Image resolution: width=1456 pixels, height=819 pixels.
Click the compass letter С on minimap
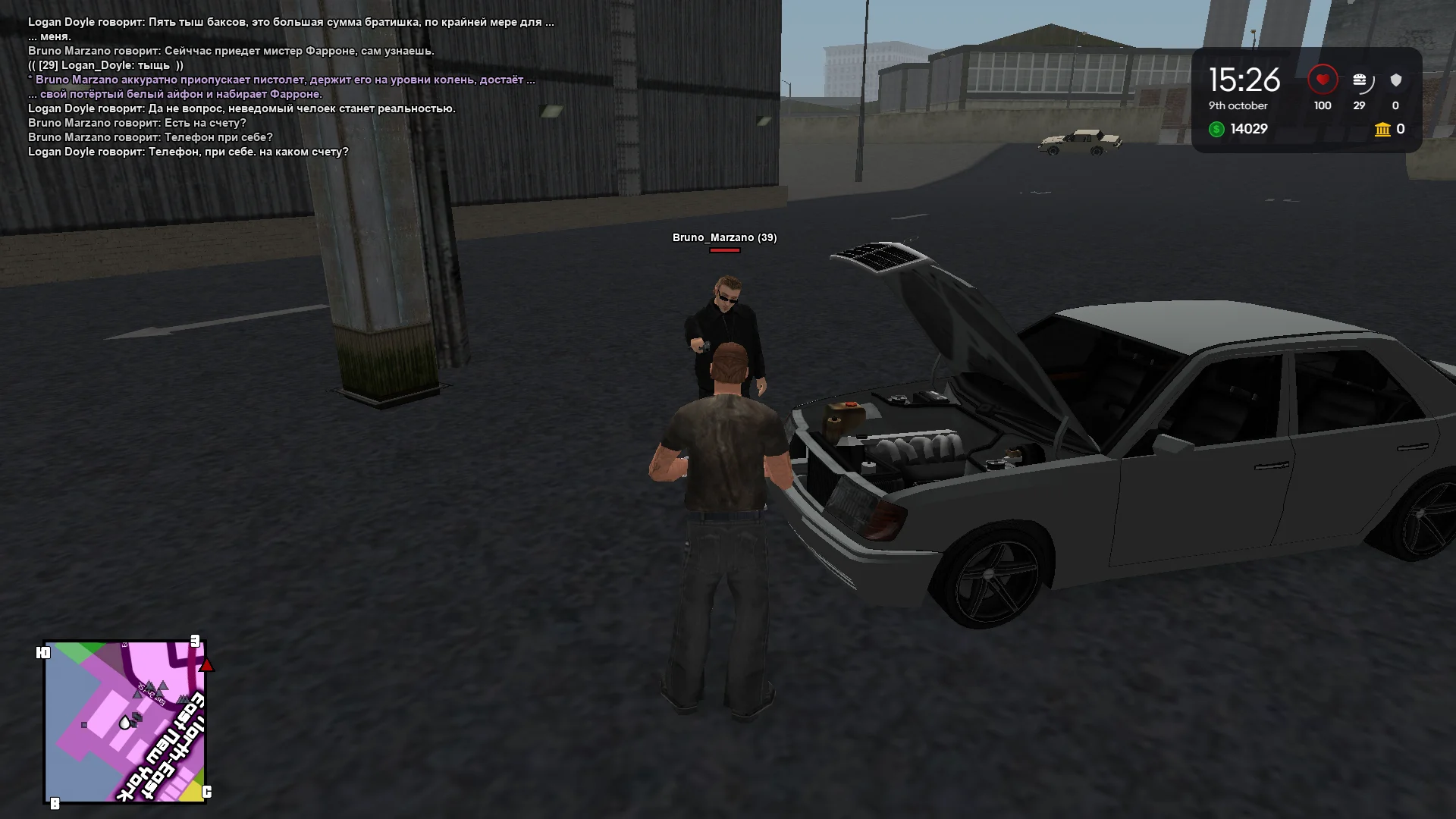pyautogui.click(x=206, y=792)
